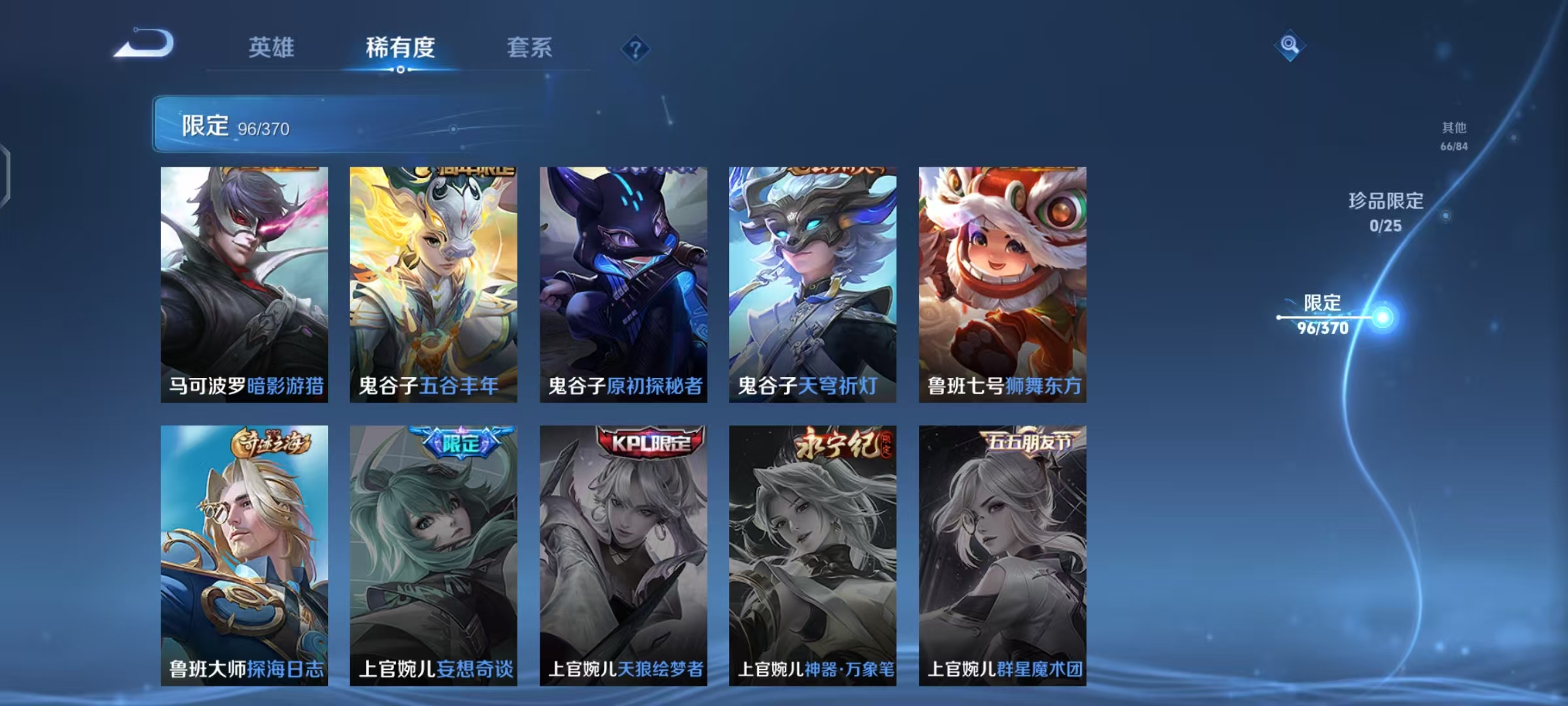1568x706 pixels.
Task: Open the 鬼谷子五谷丰年 skin
Action: [x=434, y=281]
